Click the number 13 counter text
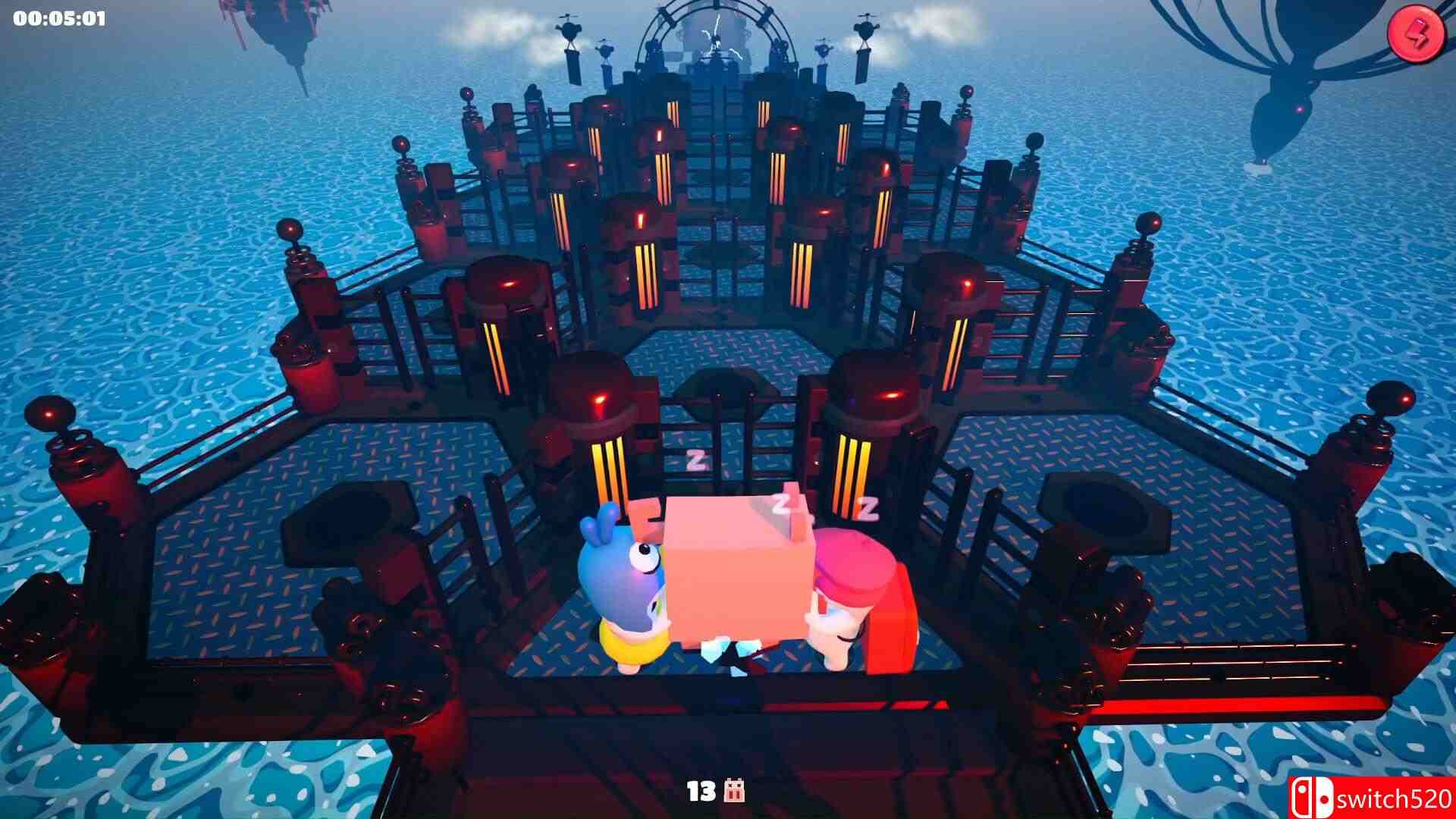Viewport: 1456px width, 819px height. click(x=701, y=792)
